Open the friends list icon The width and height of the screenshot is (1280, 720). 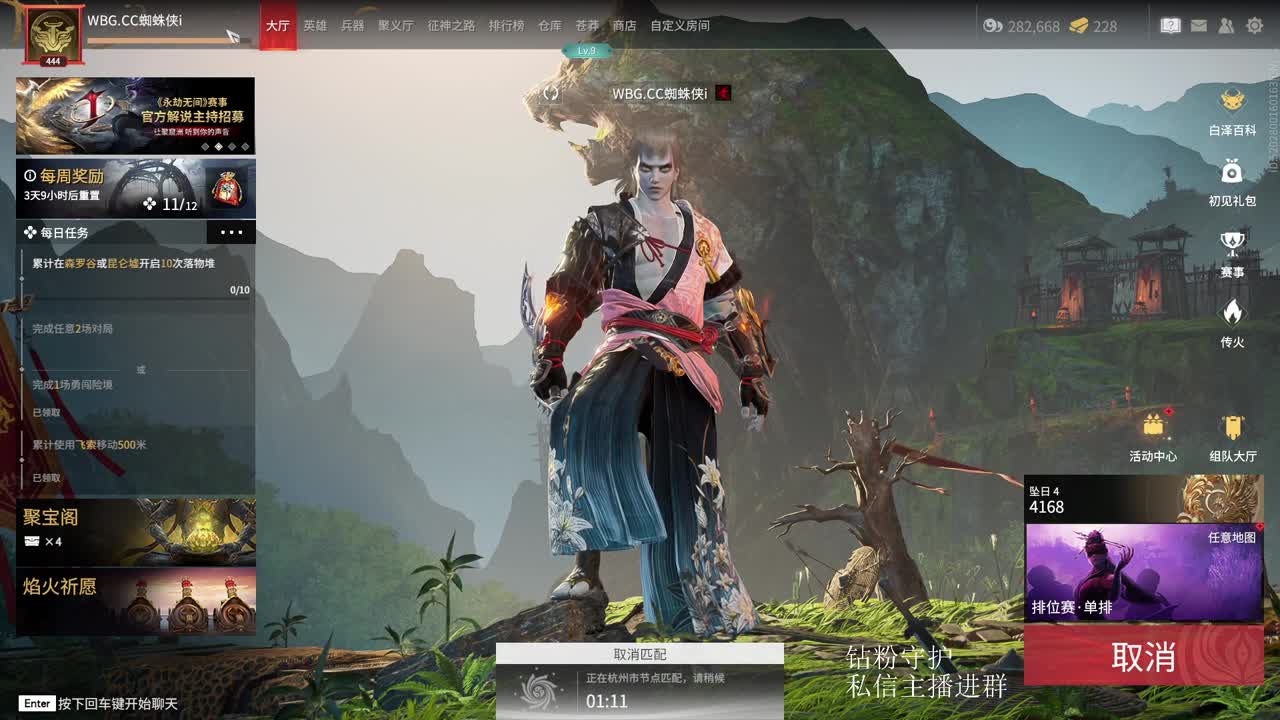pyautogui.click(x=1227, y=26)
